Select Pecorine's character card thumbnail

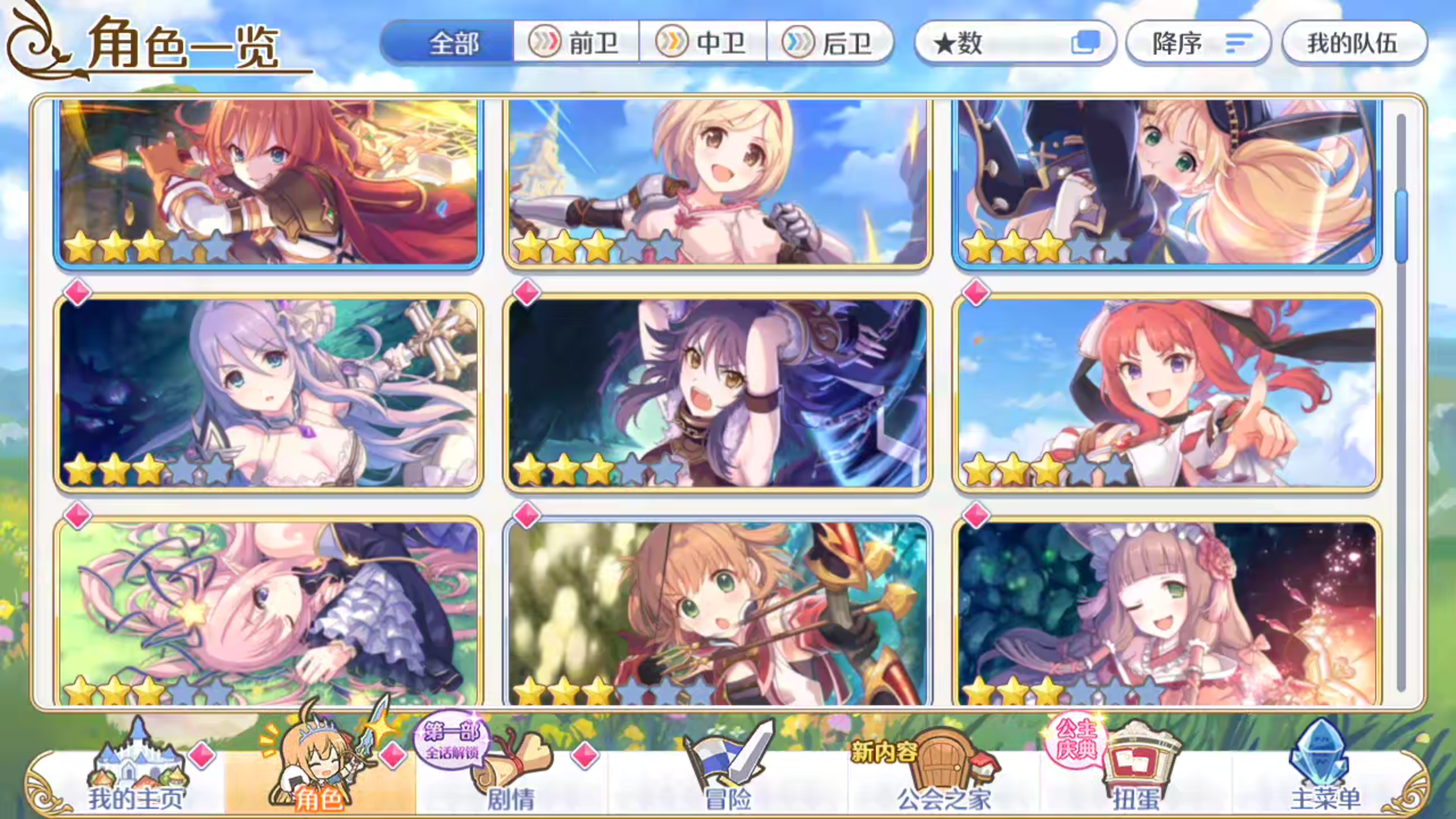(269, 182)
